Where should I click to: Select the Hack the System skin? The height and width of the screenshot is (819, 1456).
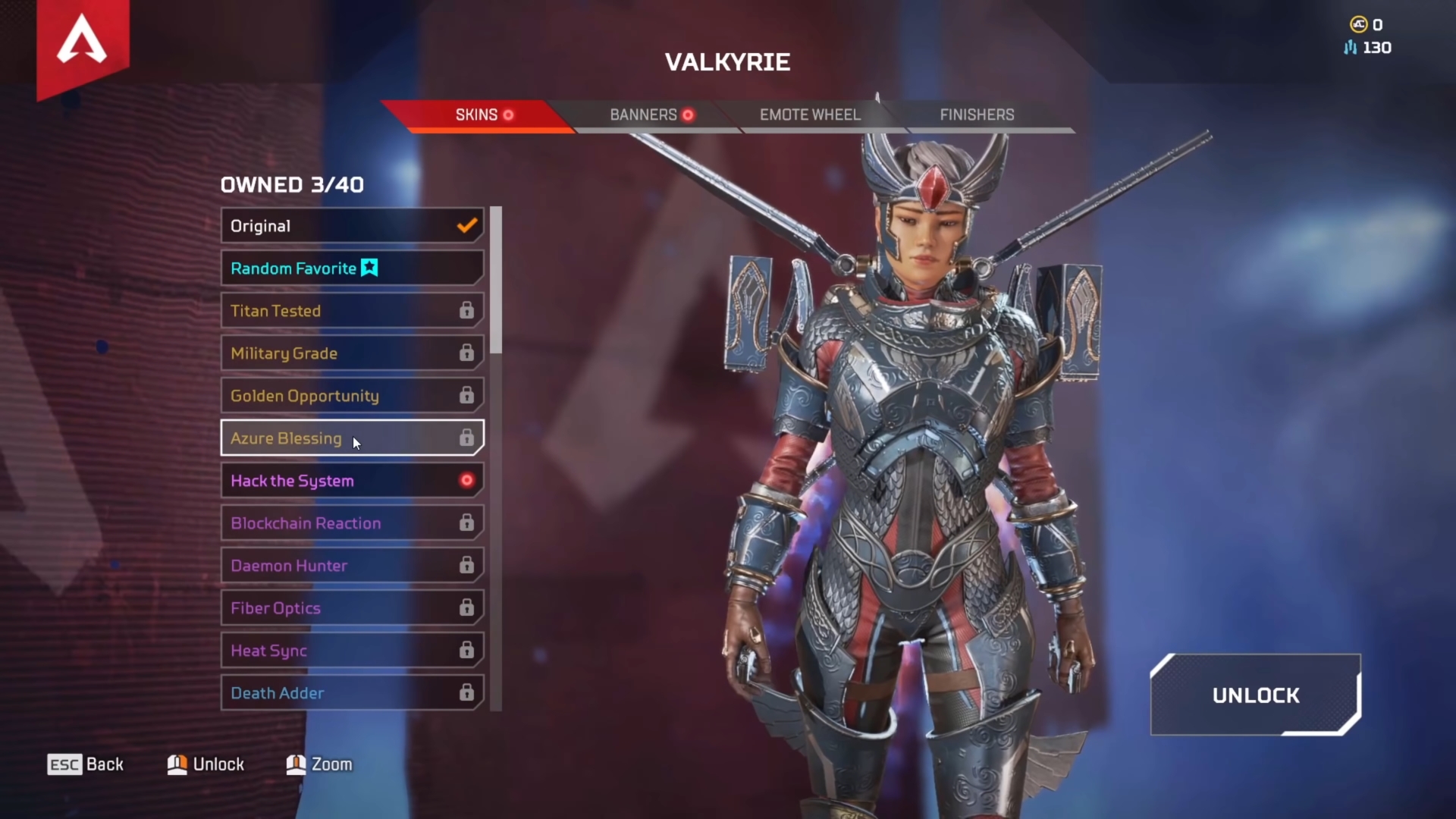[352, 481]
